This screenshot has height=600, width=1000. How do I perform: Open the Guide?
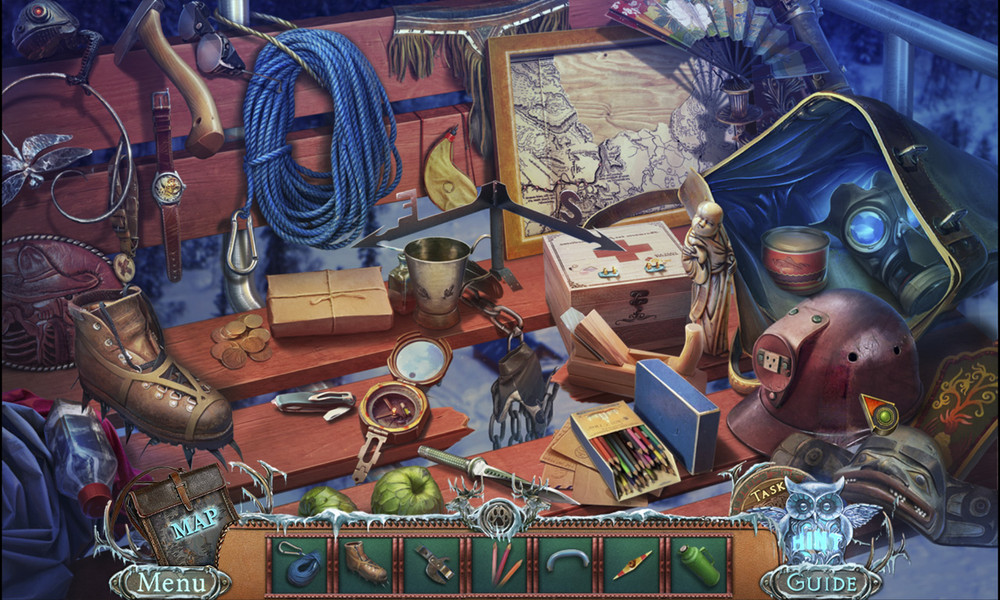[x=821, y=581]
